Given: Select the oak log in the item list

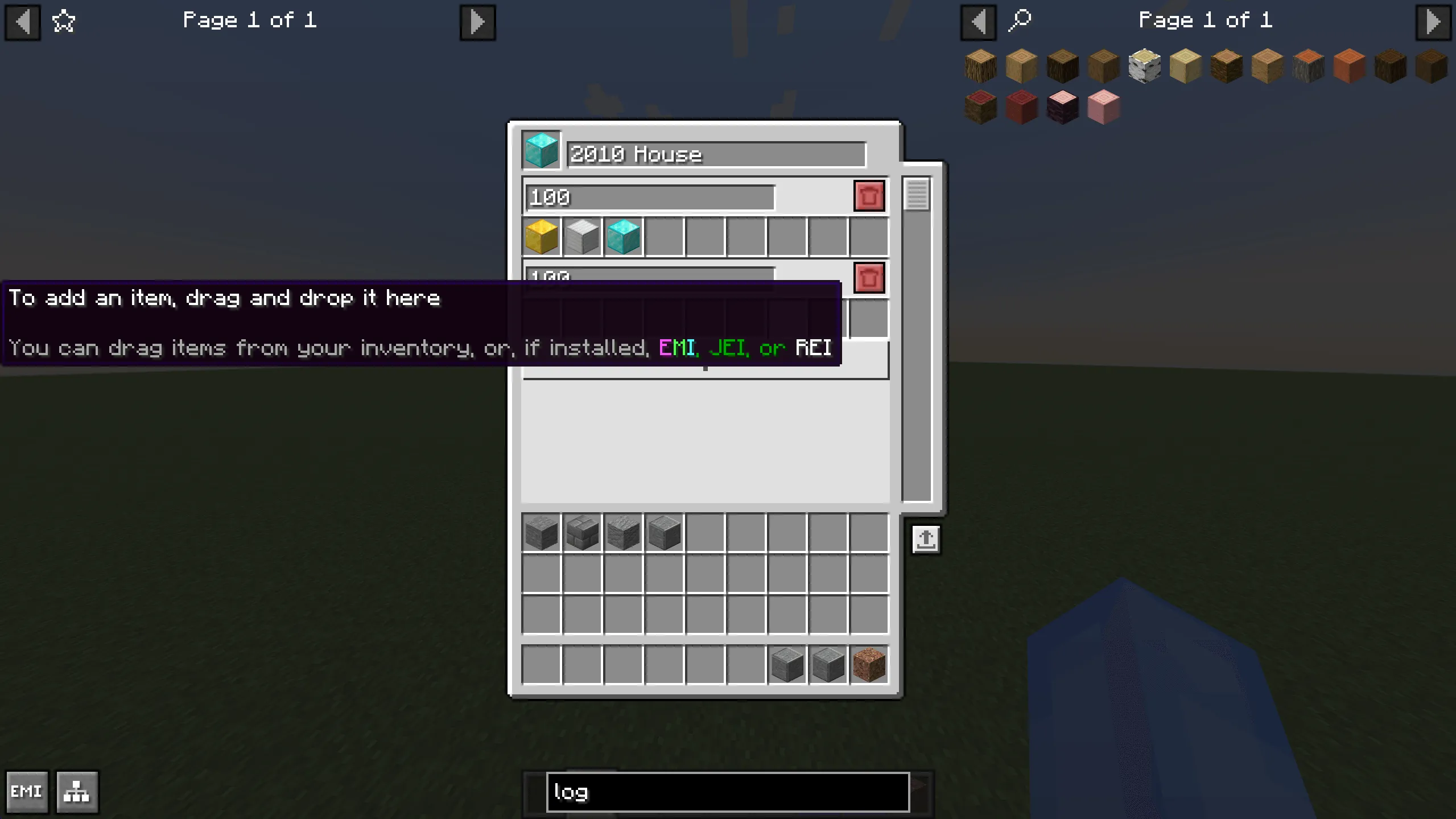Looking at the screenshot, I should click(981, 65).
